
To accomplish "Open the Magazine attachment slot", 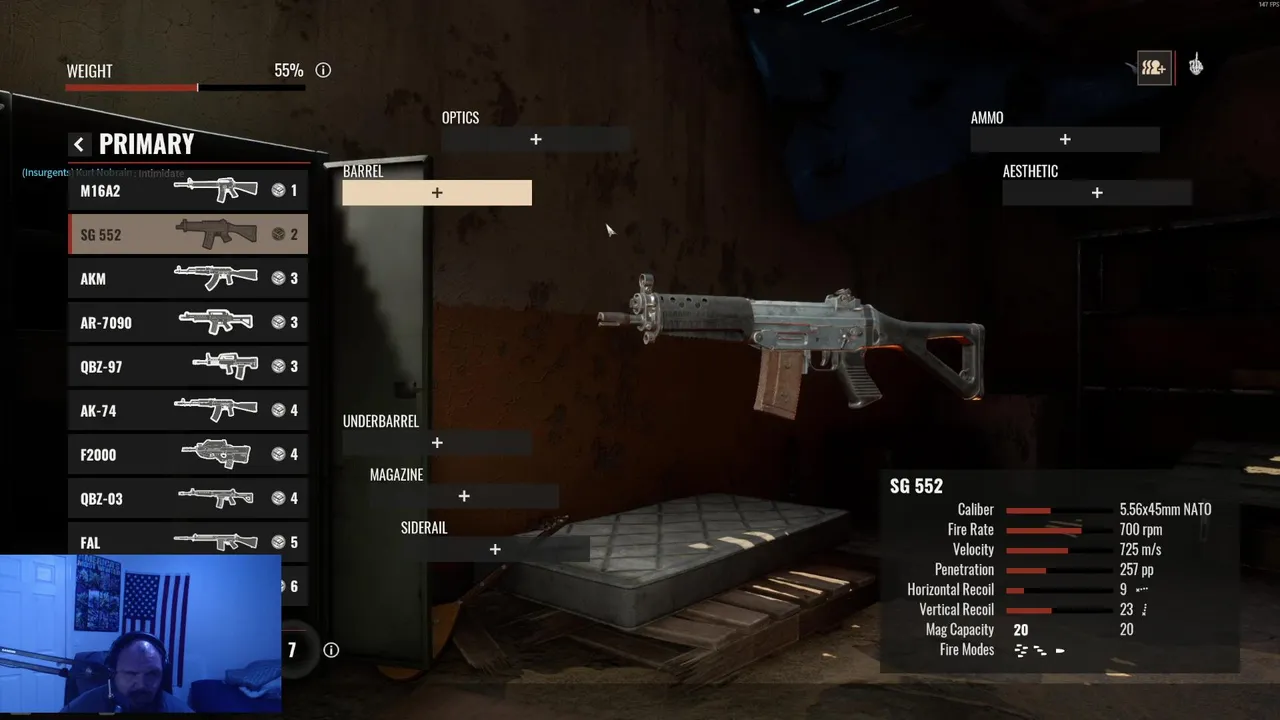I will coord(464,496).
